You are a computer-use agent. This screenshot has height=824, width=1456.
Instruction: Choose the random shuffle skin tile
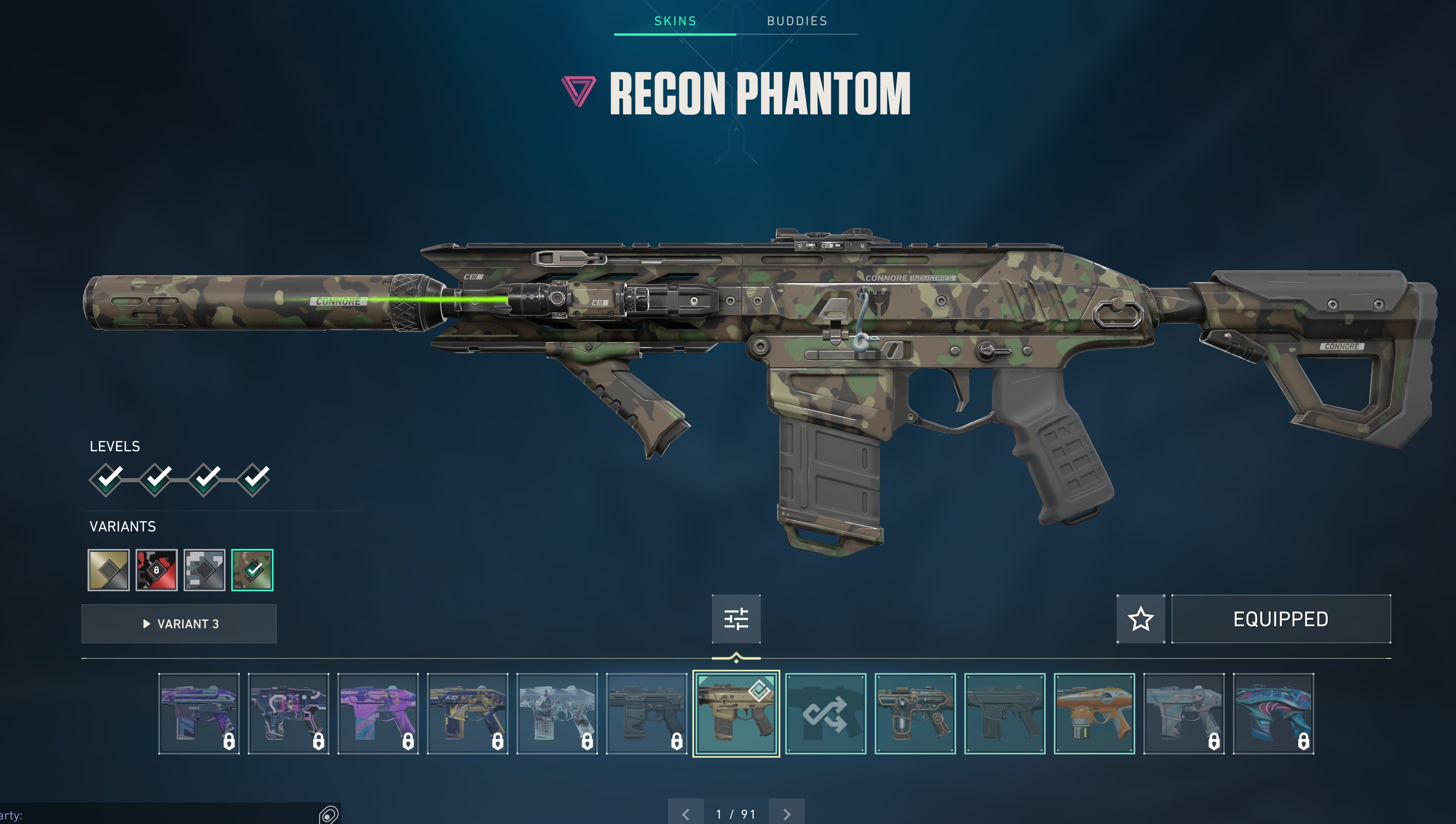pyautogui.click(x=825, y=713)
